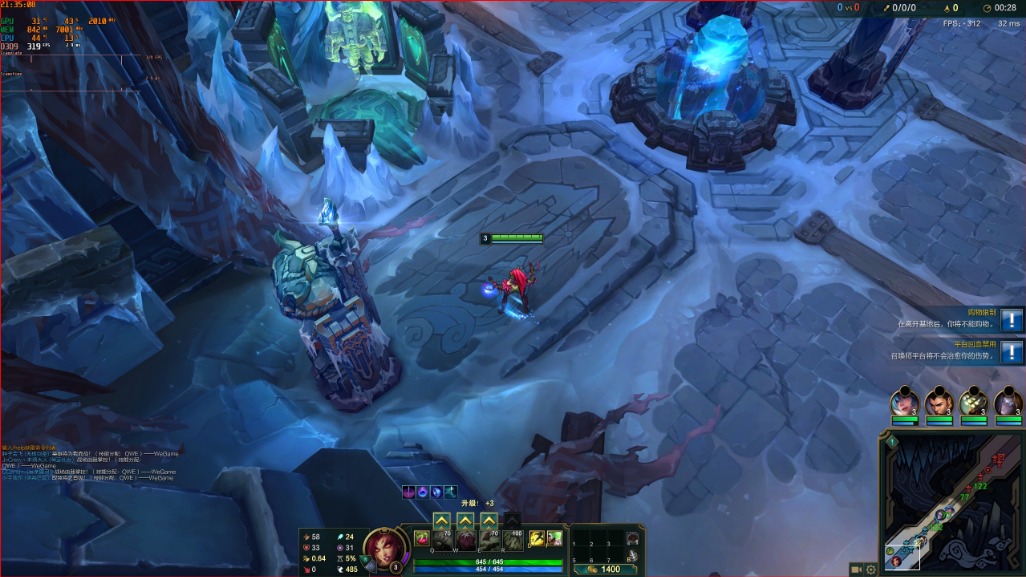Level up the E ability
The height and width of the screenshot is (577, 1026).
(x=488, y=521)
